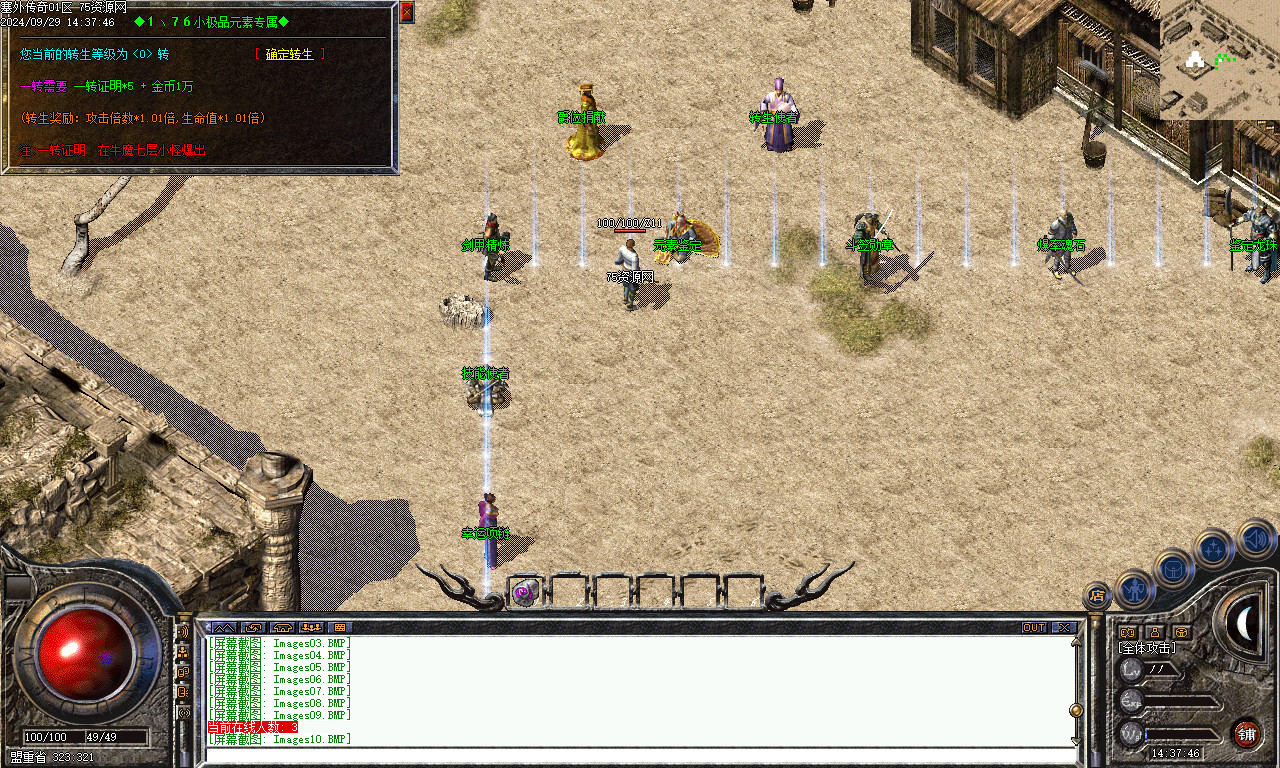
Task: Click the person icon above attack mode
Action: point(1154,632)
